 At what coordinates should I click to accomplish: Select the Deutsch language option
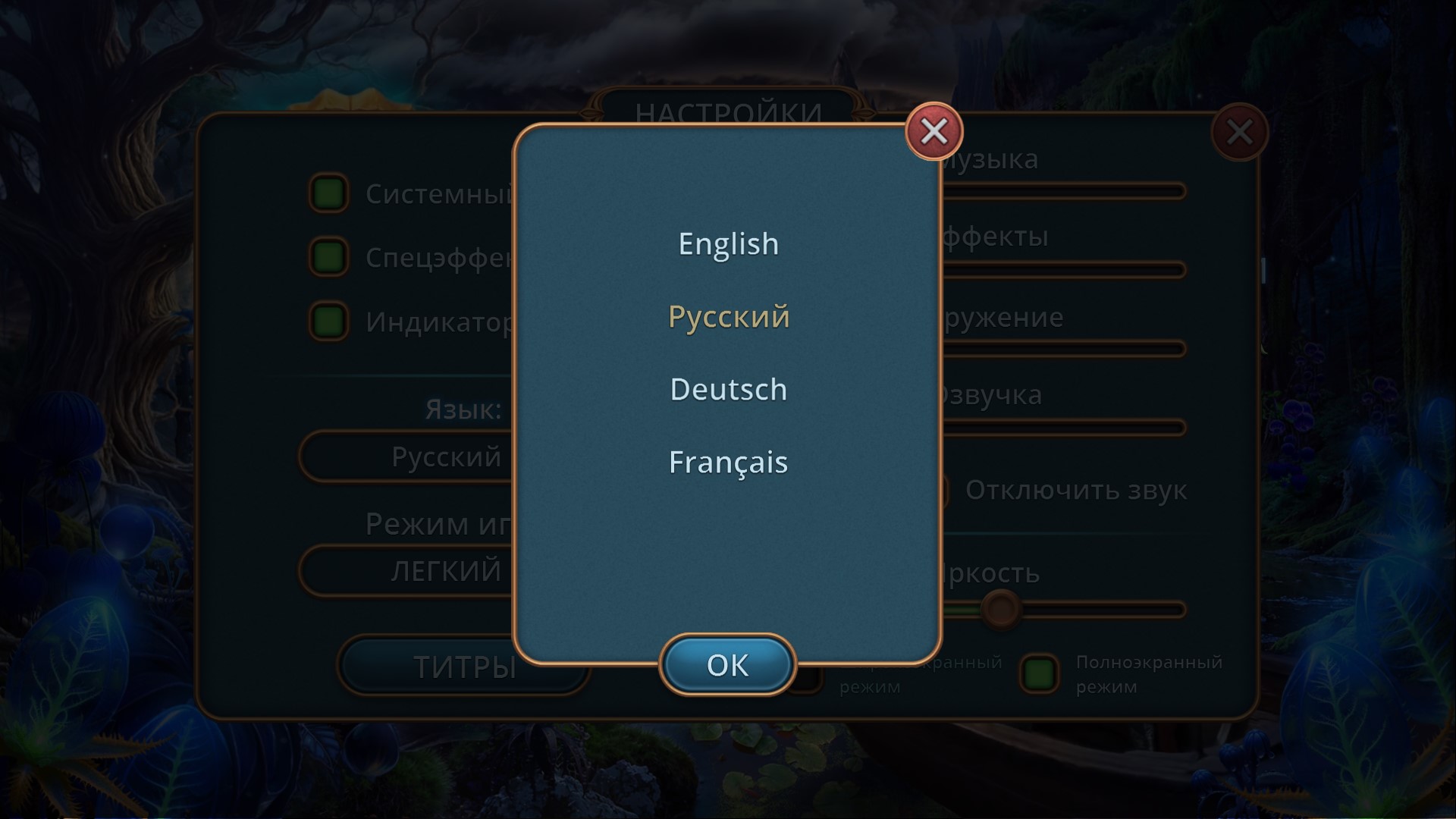[728, 390]
